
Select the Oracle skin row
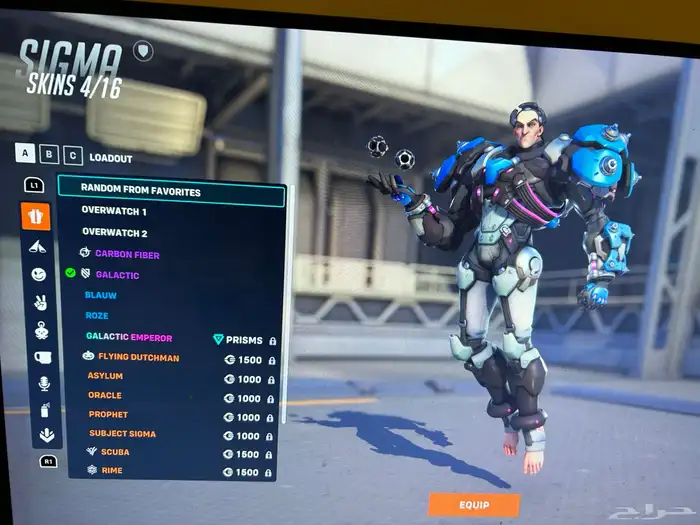[105, 396]
